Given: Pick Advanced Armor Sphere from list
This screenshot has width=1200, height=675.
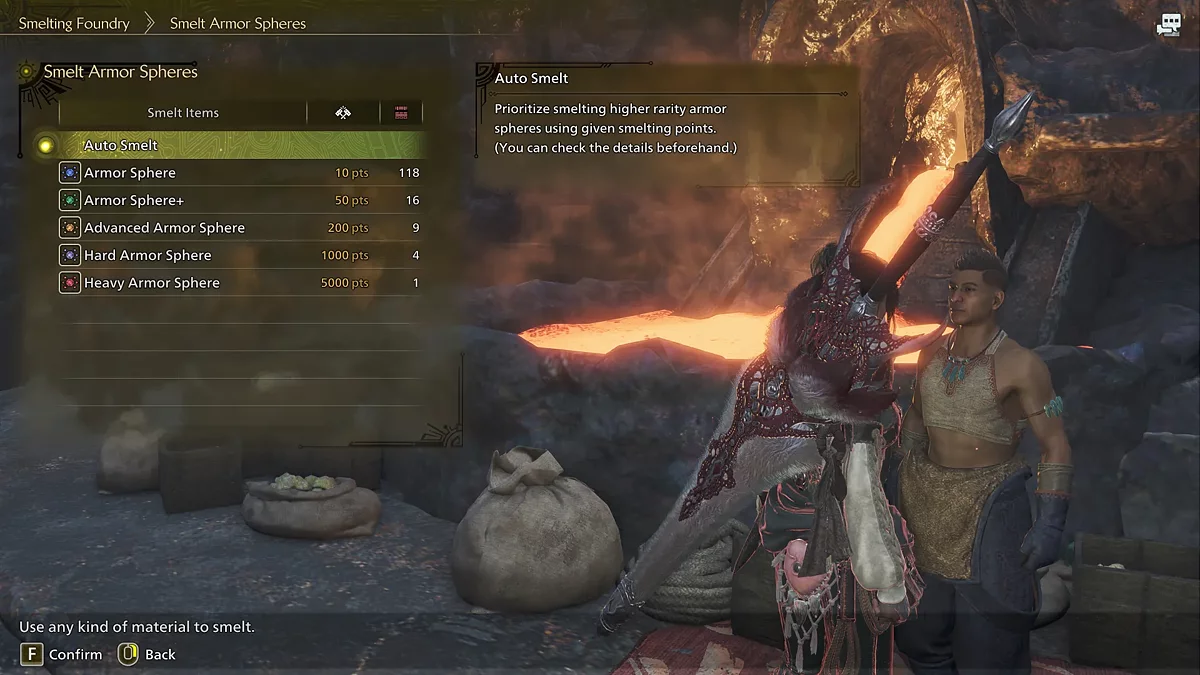Looking at the screenshot, I should [164, 228].
